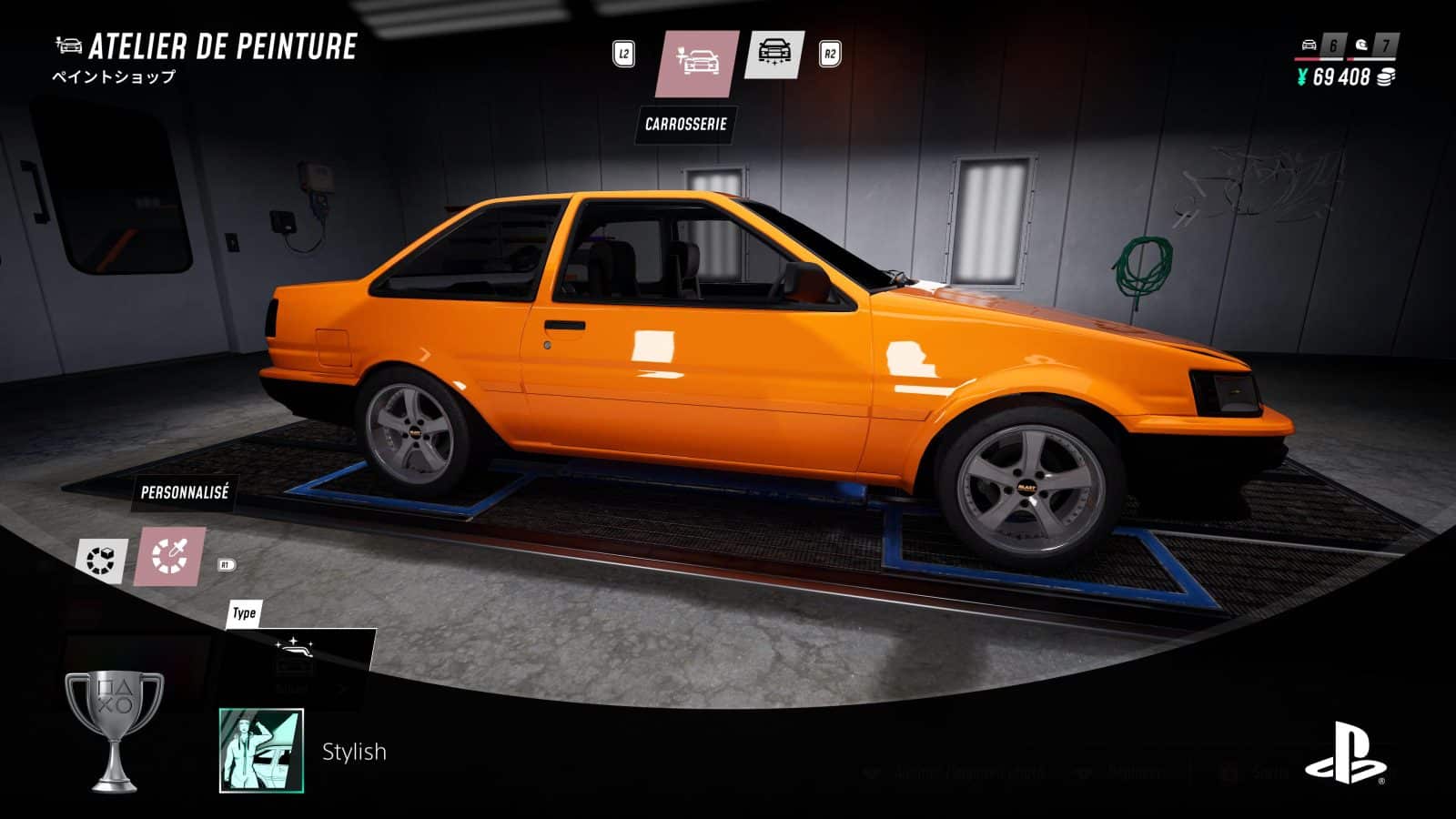Select the custom colour eyedropper tab
Viewport: 1456px width, 819px height.
click(170, 557)
